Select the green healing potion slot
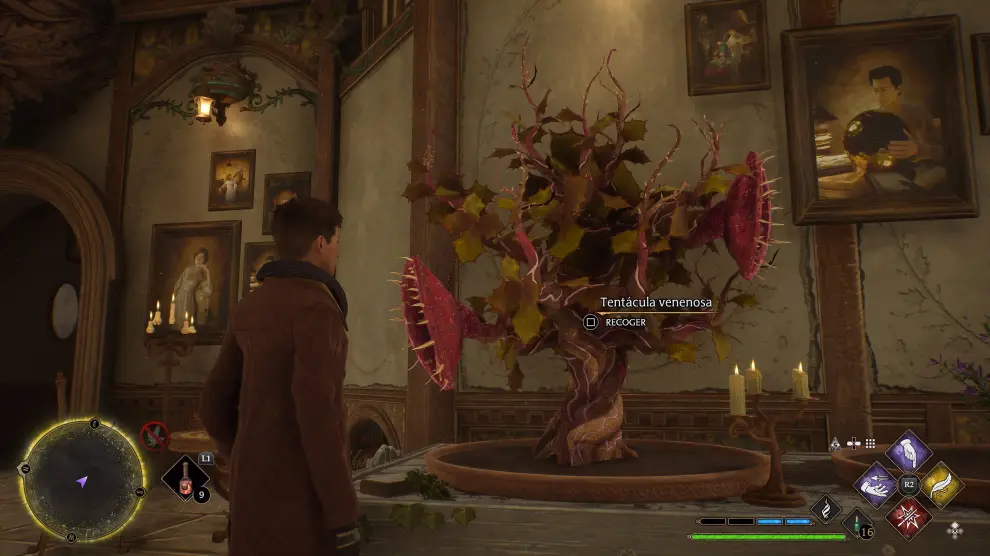This screenshot has width=990, height=556. (857, 523)
